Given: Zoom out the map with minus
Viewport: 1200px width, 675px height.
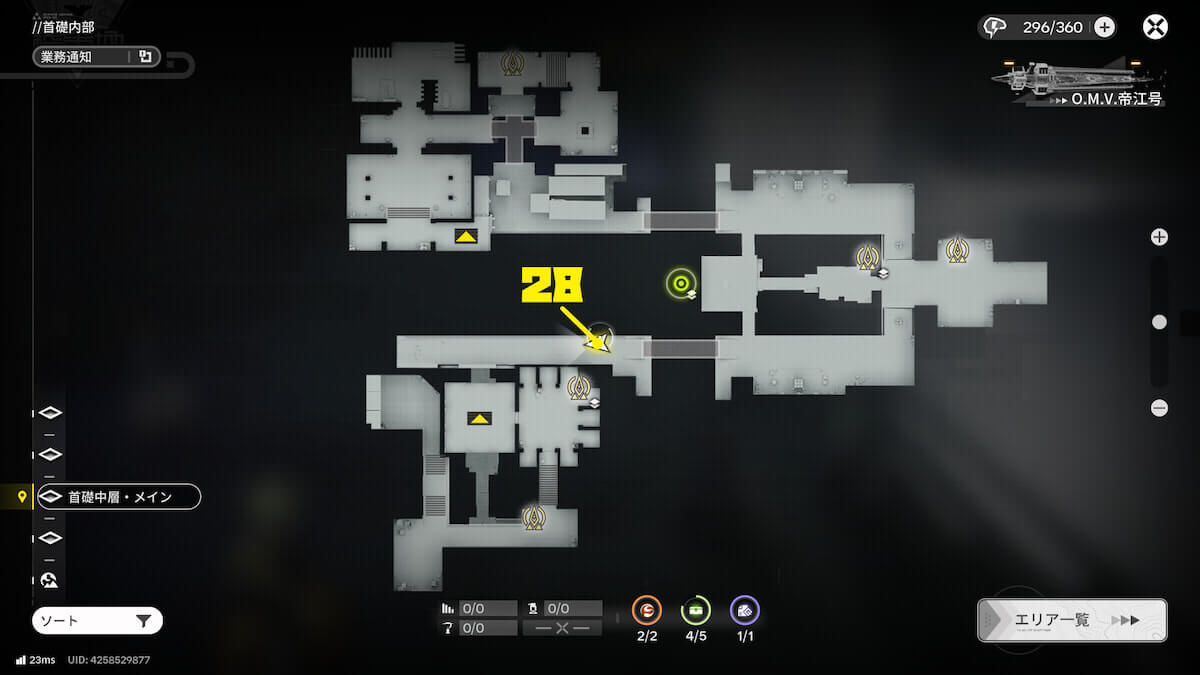Looking at the screenshot, I should (x=1159, y=408).
